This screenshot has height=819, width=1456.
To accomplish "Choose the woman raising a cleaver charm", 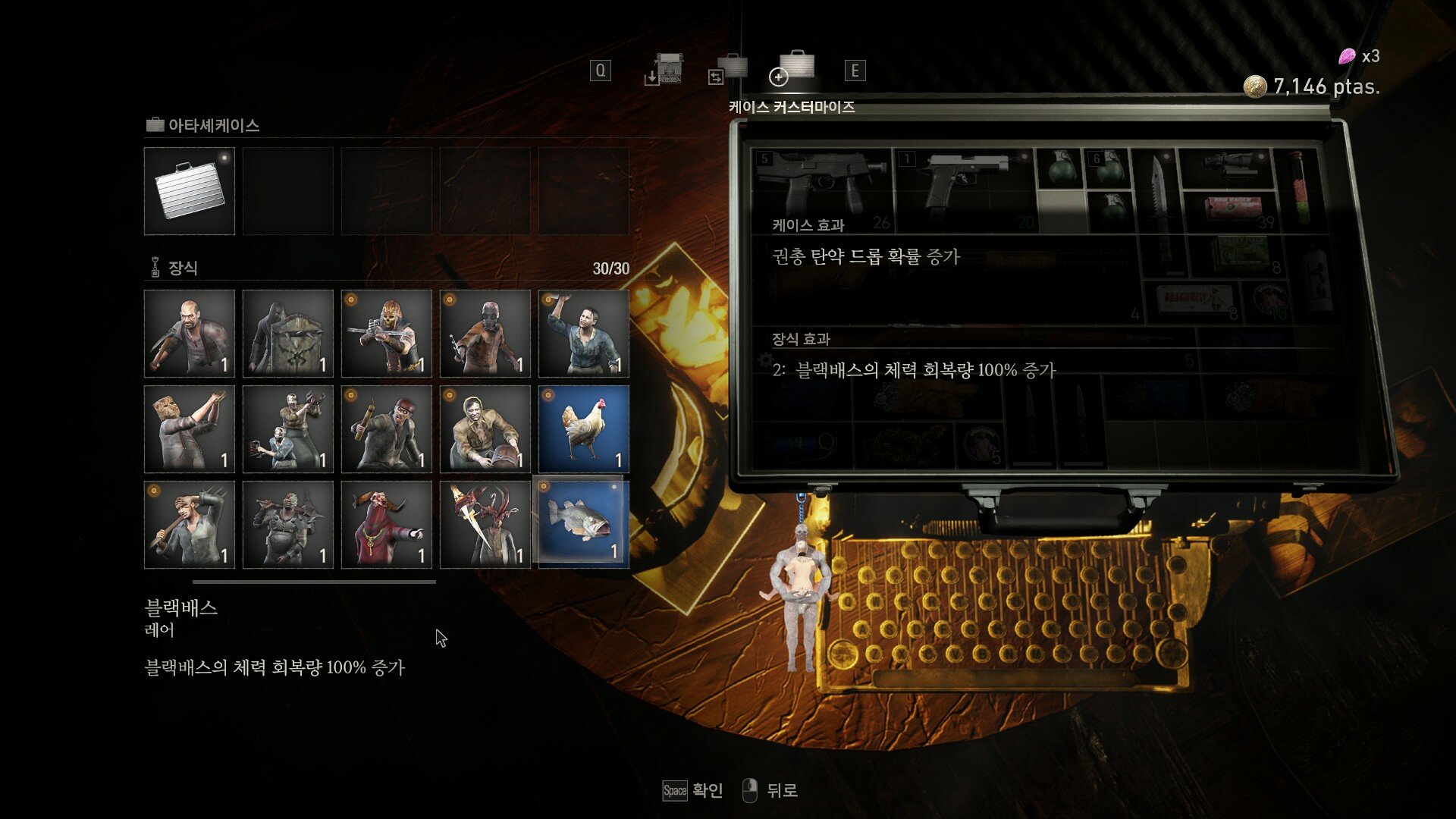I will (584, 334).
